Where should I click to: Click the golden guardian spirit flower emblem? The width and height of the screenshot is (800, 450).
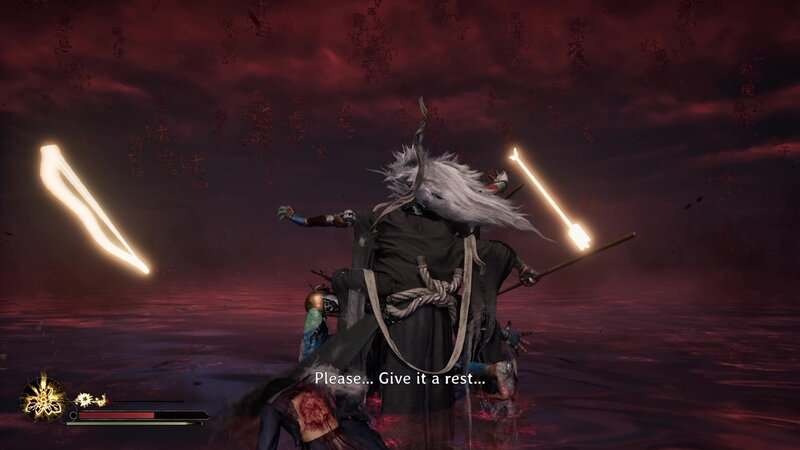coord(44,397)
